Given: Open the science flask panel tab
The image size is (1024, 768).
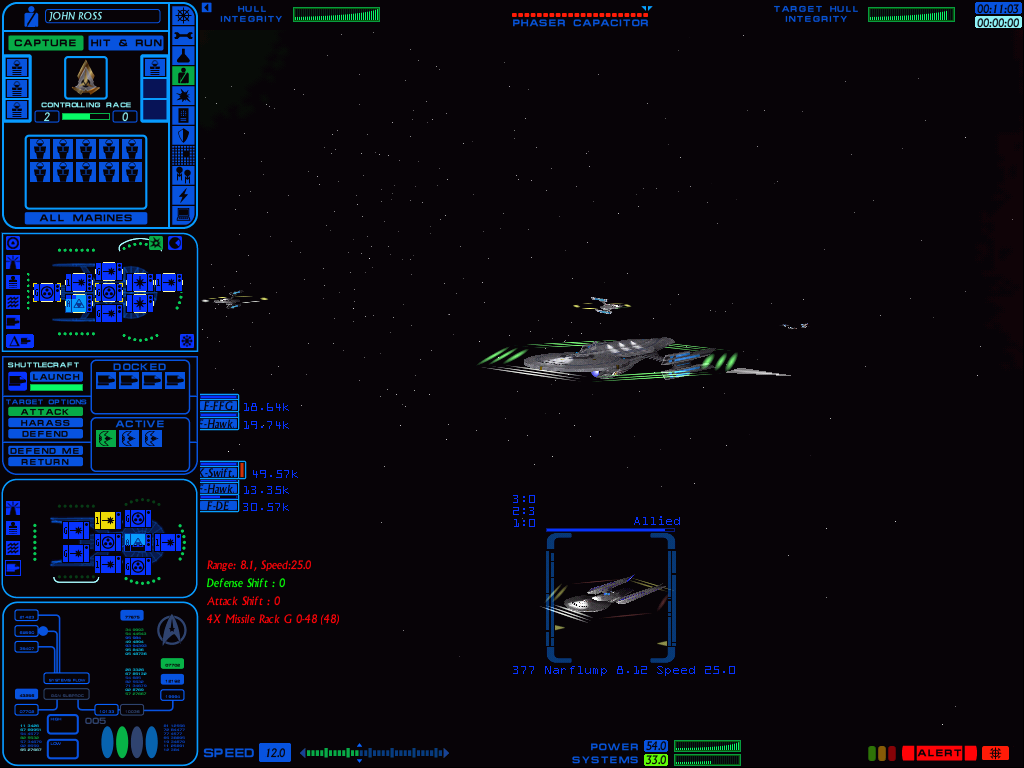Looking at the screenshot, I should 183,55.
